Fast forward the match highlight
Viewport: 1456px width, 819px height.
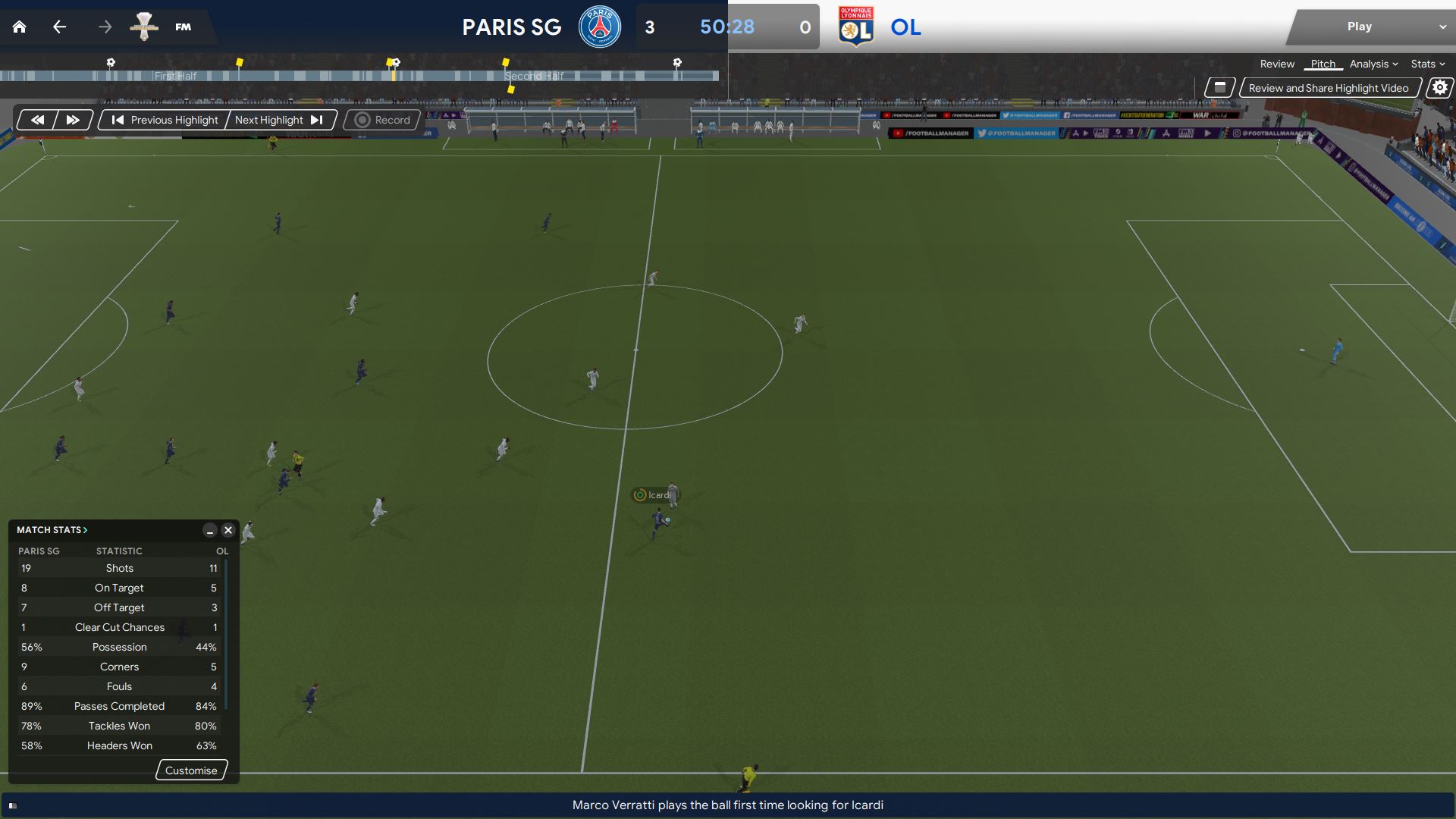(x=73, y=120)
